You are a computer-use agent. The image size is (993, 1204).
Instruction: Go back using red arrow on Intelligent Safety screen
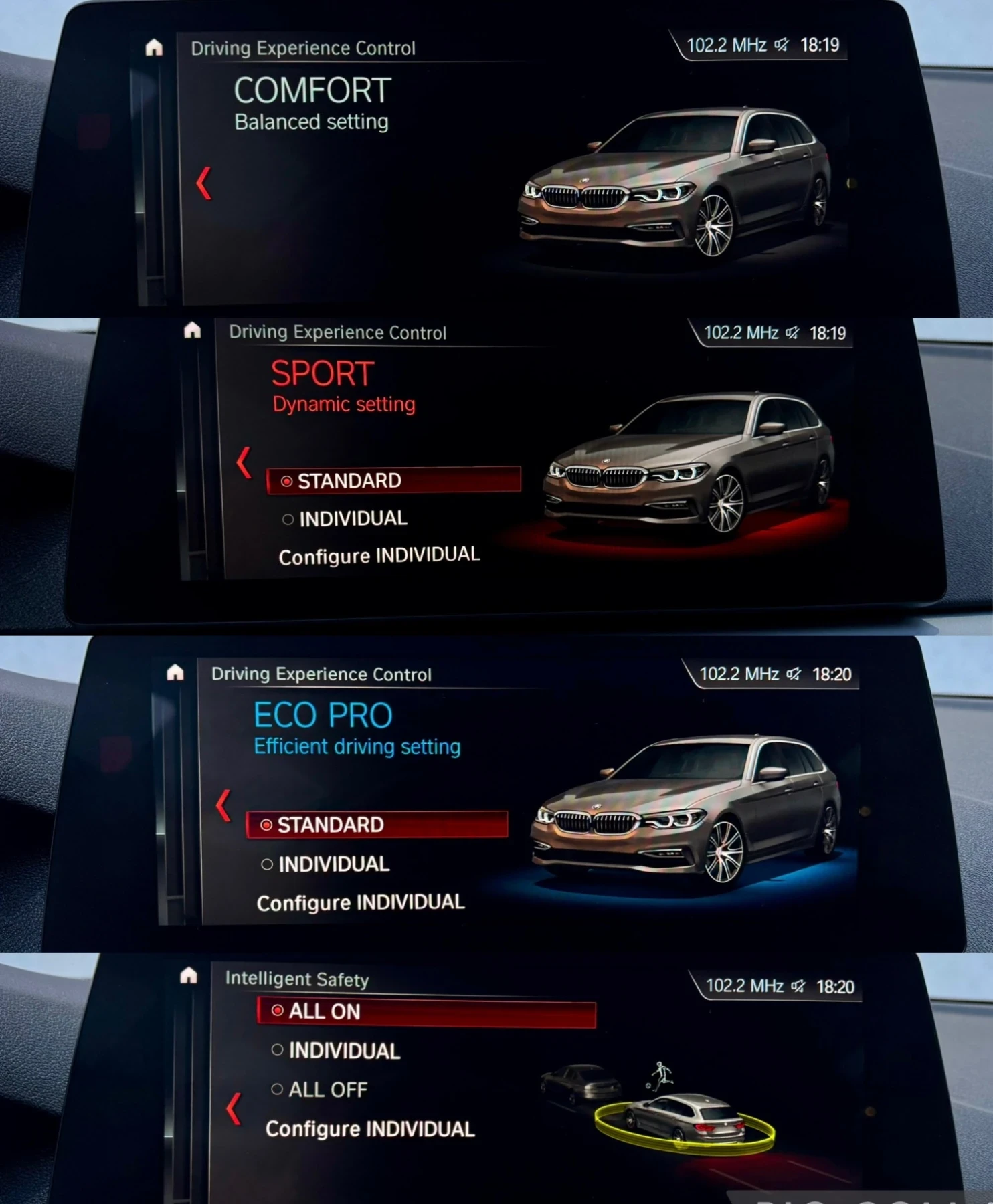pos(234,1109)
